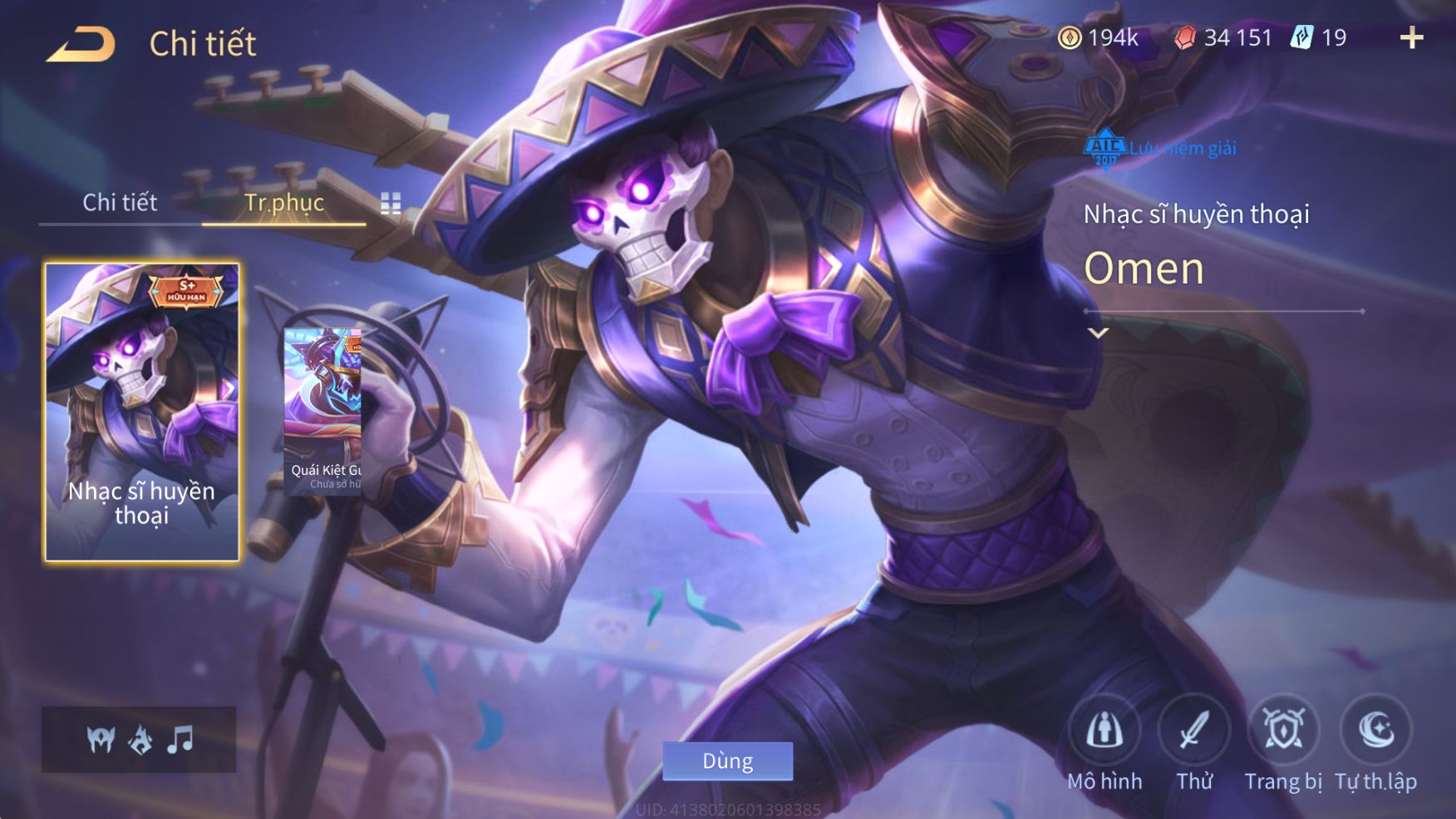This screenshot has width=1456, height=819.
Task: Tap the gold coin balance
Action: click(1098, 37)
